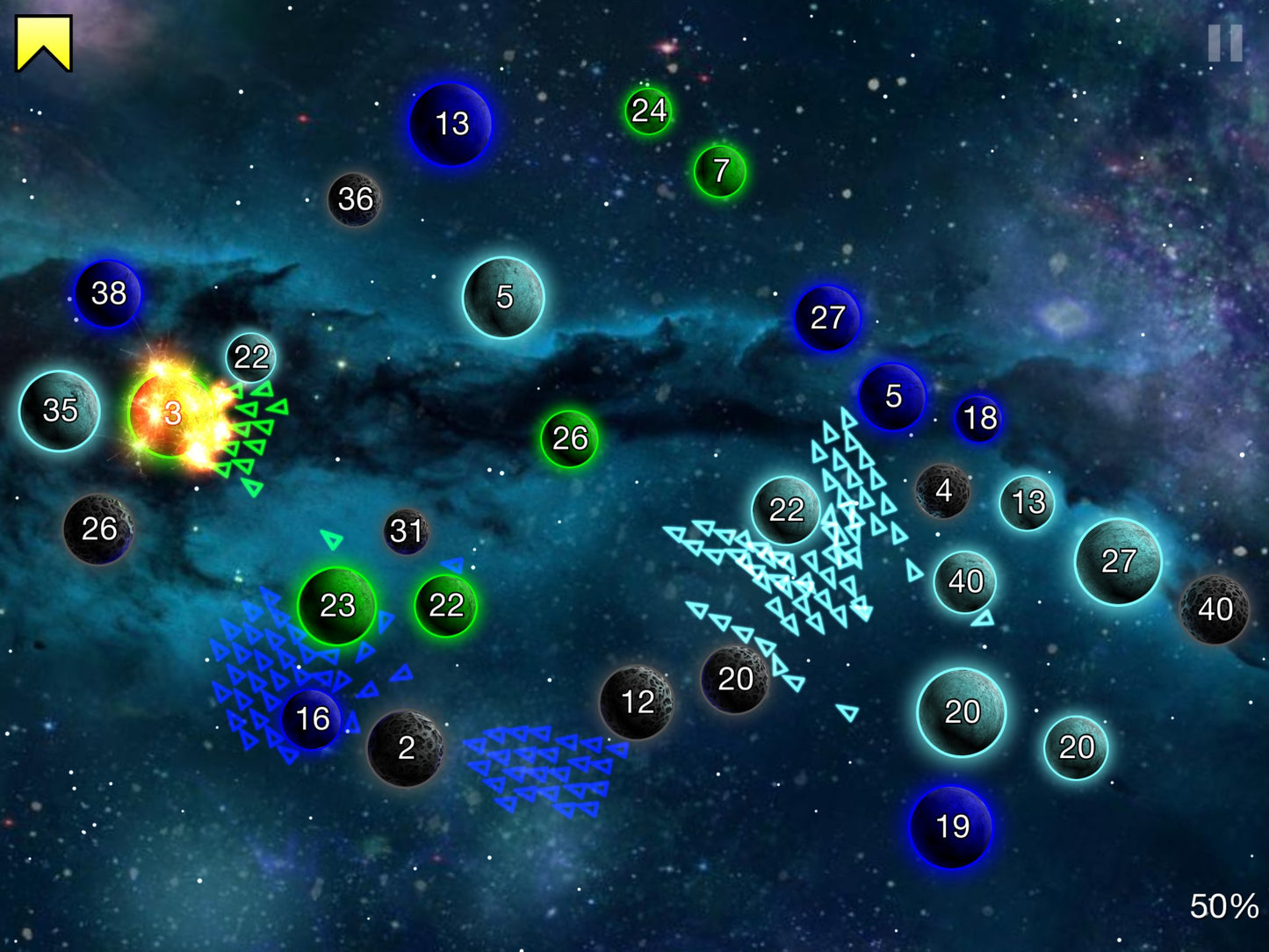Select the cyan planet numbered 27
Viewport: 1269px width, 952px height.
coord(1118,561)
